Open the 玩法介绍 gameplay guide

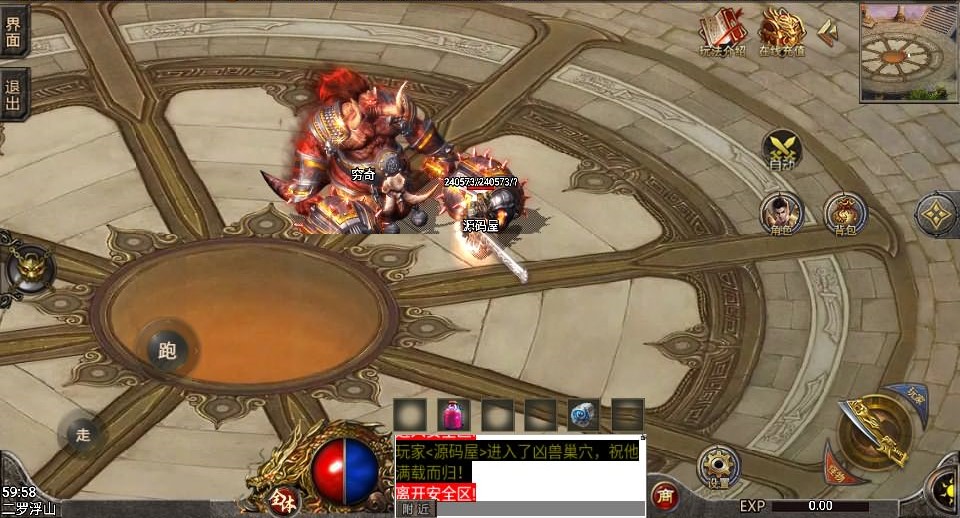click(722, 32)
